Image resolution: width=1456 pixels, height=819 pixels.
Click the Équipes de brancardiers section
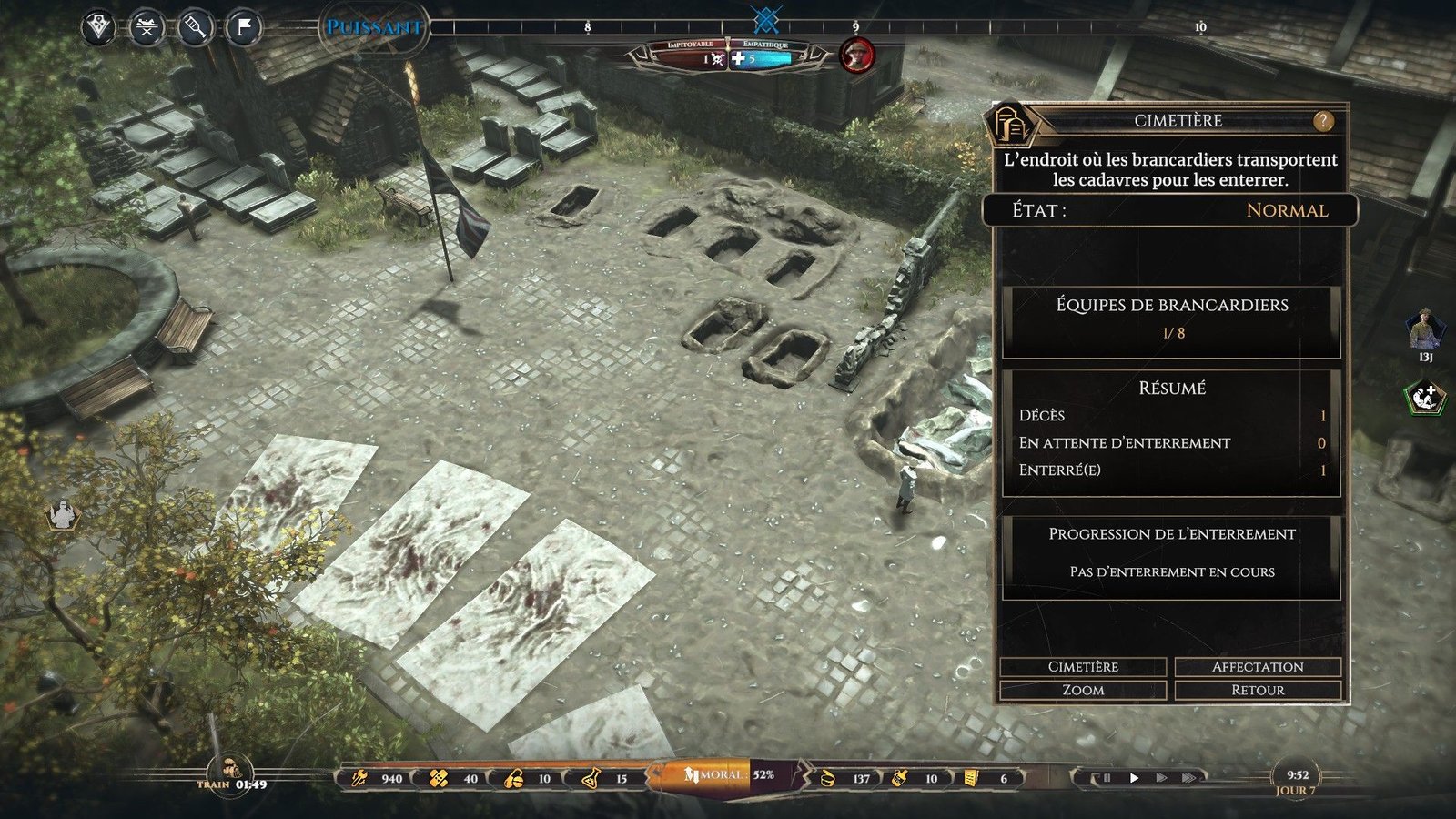[x=1172, y=318]
